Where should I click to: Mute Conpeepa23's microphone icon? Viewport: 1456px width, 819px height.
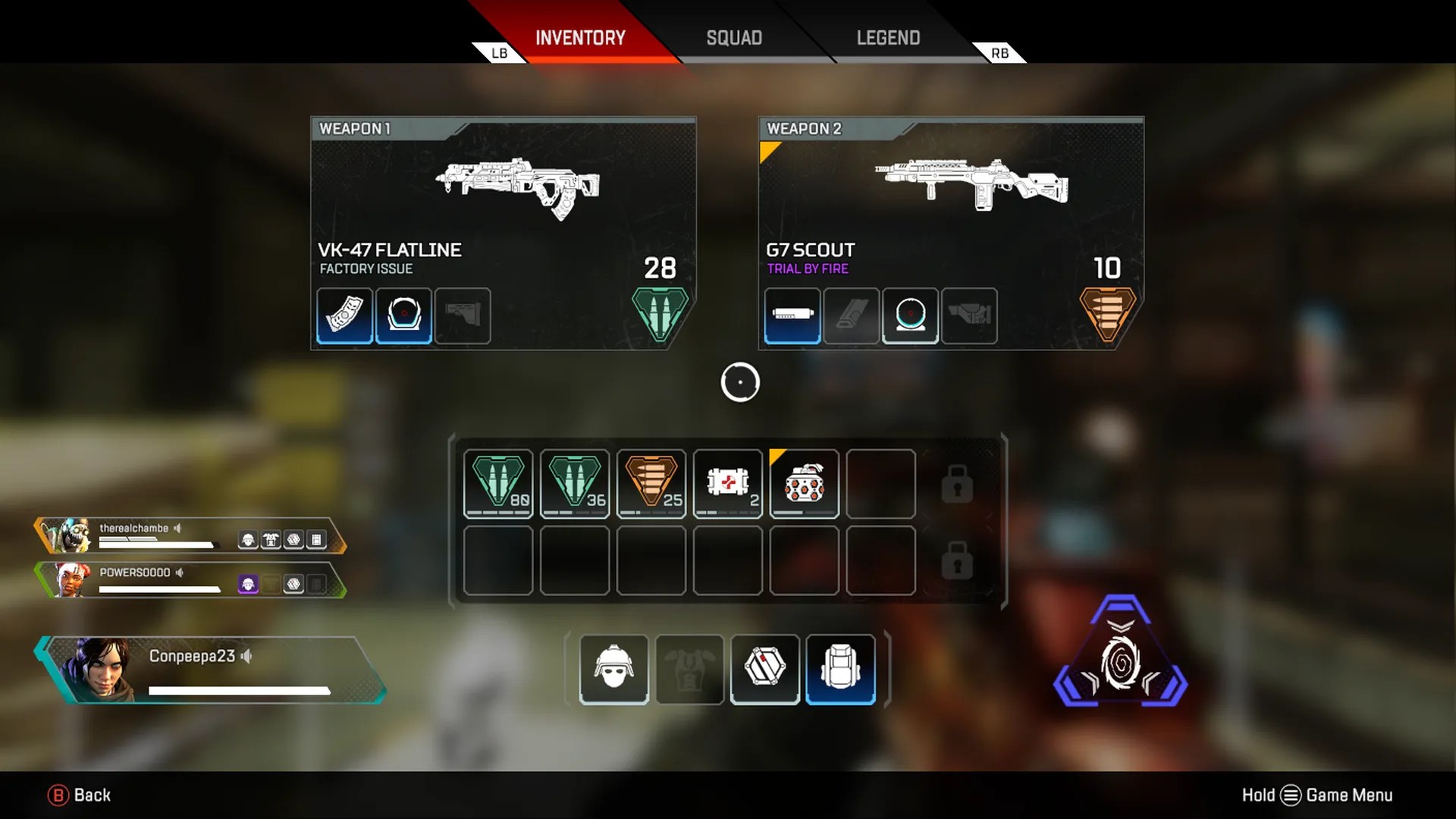[245, 657]
